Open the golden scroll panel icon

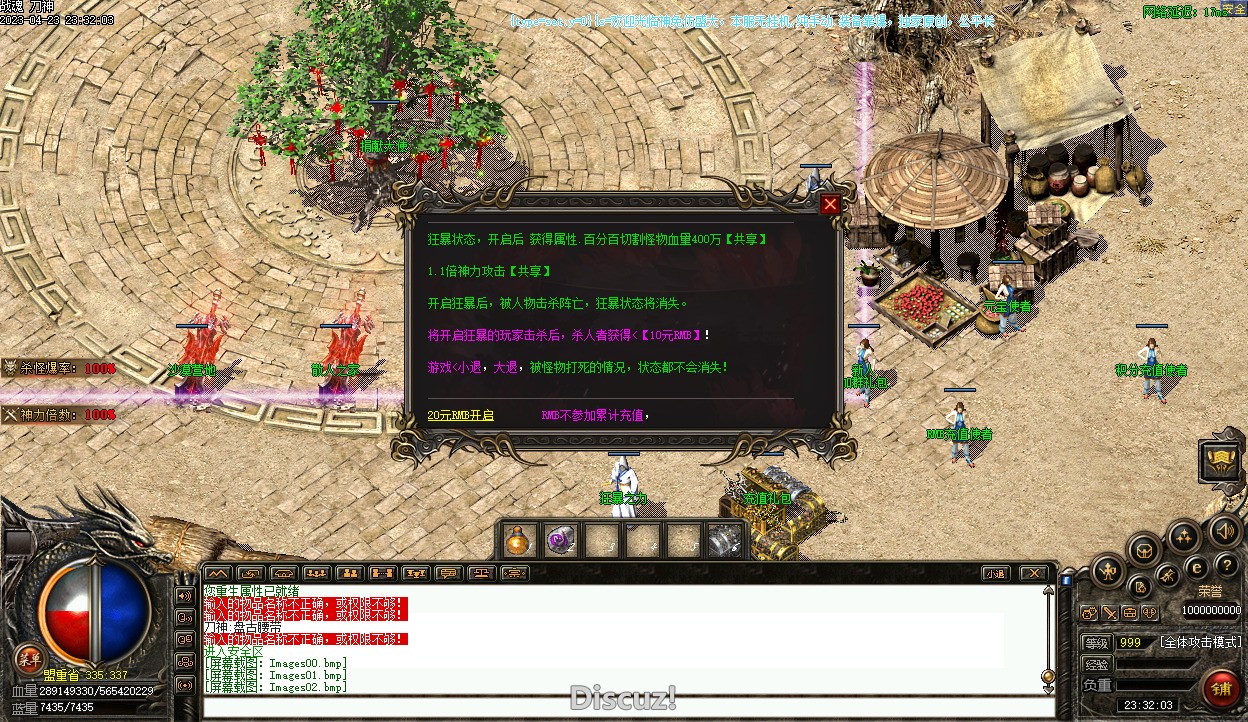click(1221, 461)
